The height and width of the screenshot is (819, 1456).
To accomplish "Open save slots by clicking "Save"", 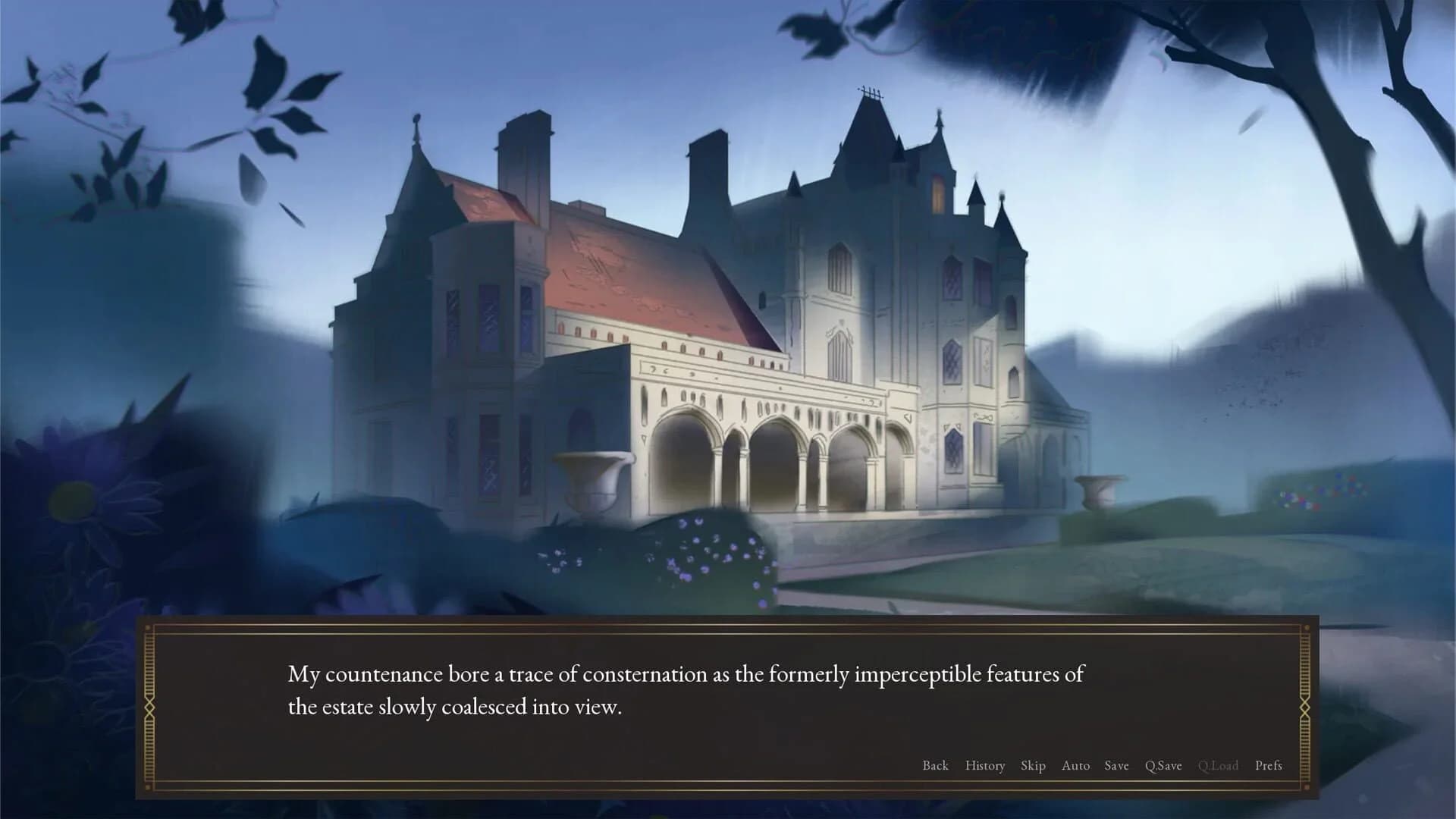I will coord(1116,766).
